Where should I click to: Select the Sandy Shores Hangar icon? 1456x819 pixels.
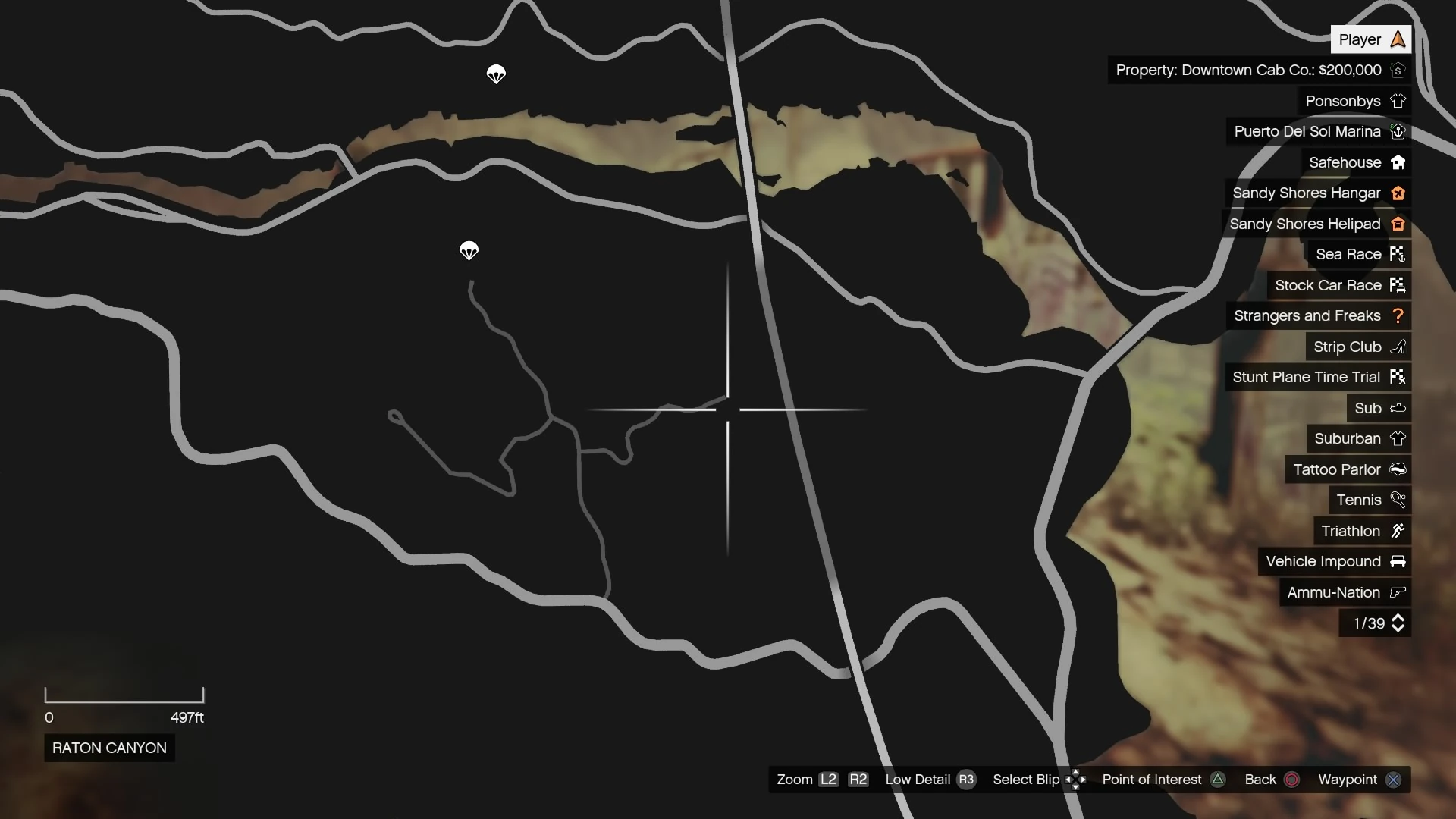click(1398, 193)
